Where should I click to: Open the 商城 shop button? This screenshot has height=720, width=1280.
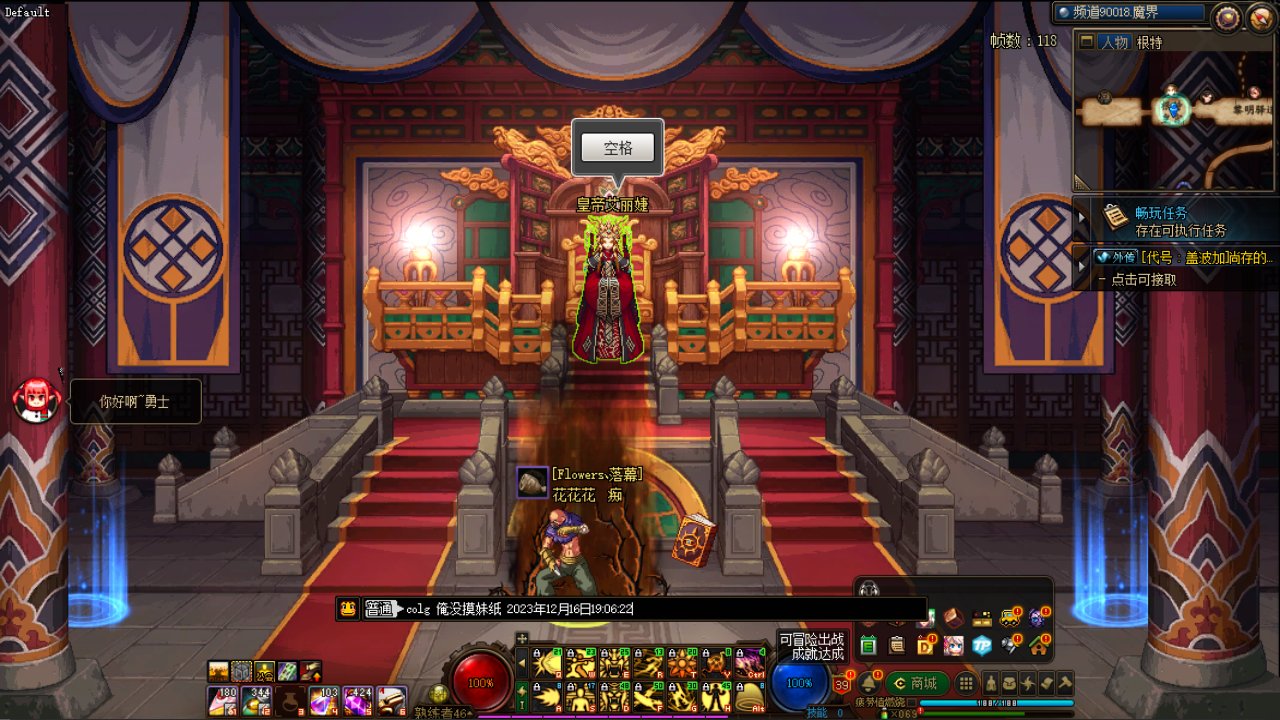pyautogui.click(x=917, y=684)
